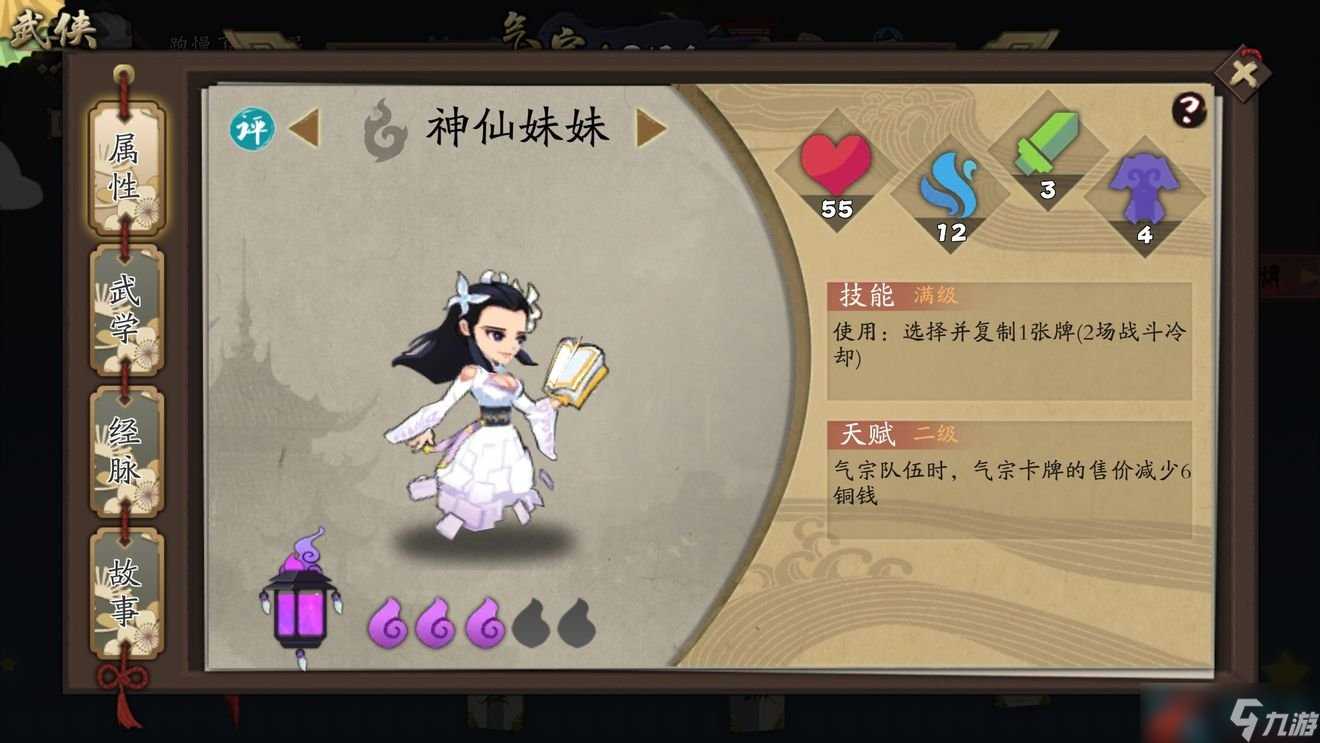Go to next character with right arrow

tap(651, 128)
